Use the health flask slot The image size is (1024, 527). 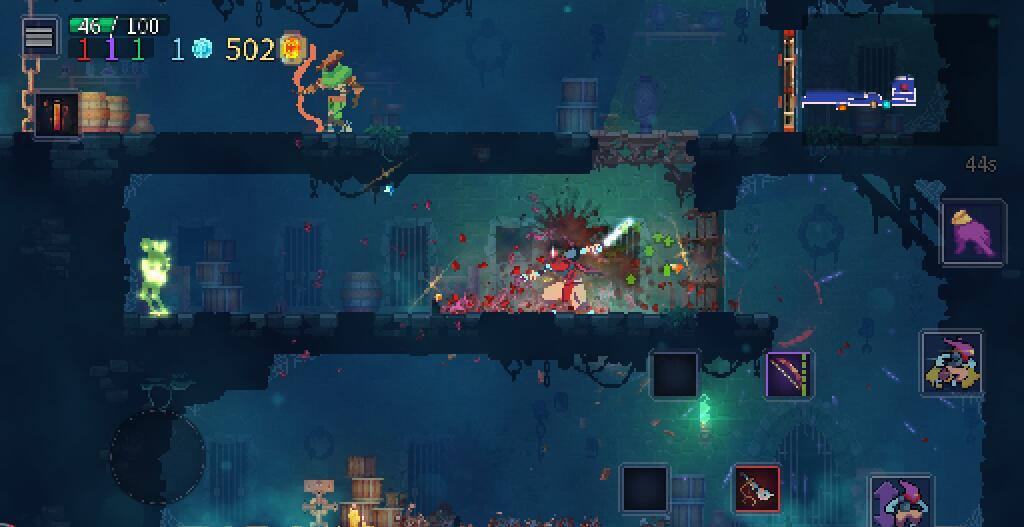coord(56,114)
